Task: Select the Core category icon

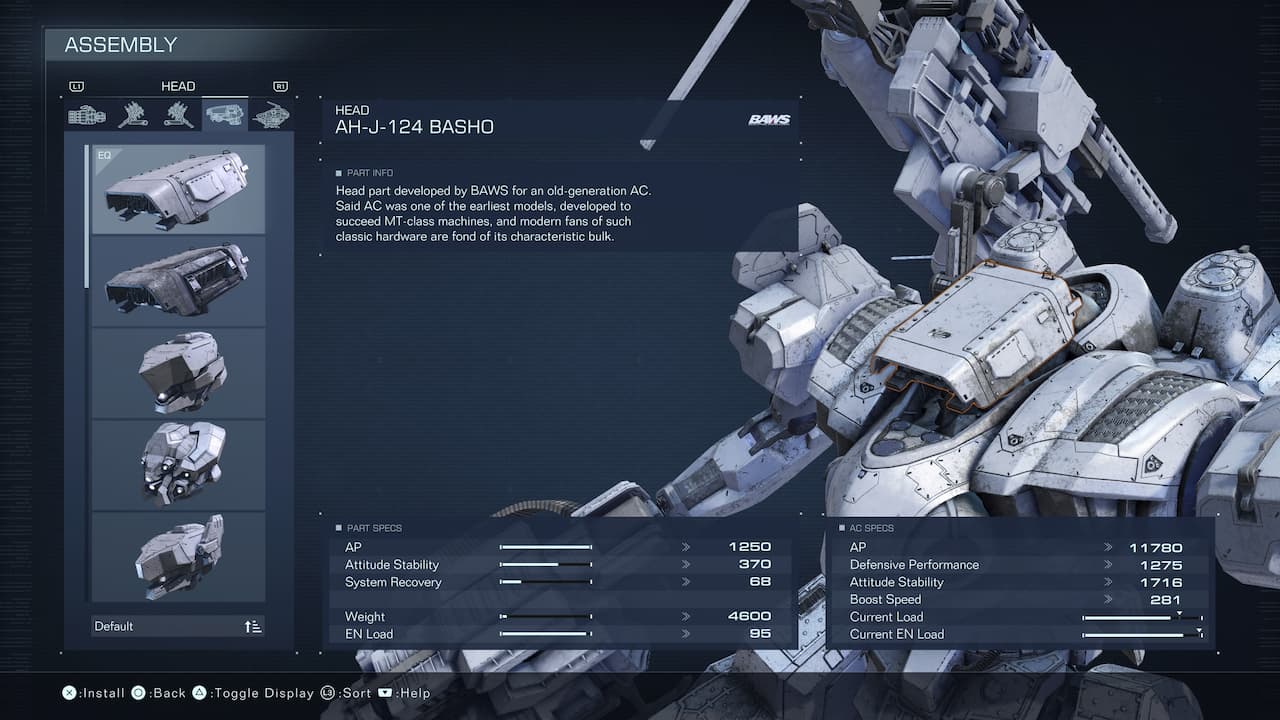Action: [273, 114]
